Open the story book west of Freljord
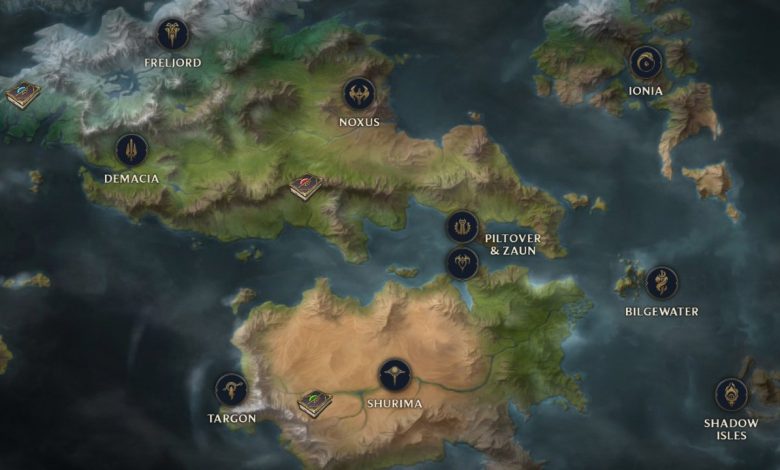This screenshot has width=780, height=470. click(22, 95)
